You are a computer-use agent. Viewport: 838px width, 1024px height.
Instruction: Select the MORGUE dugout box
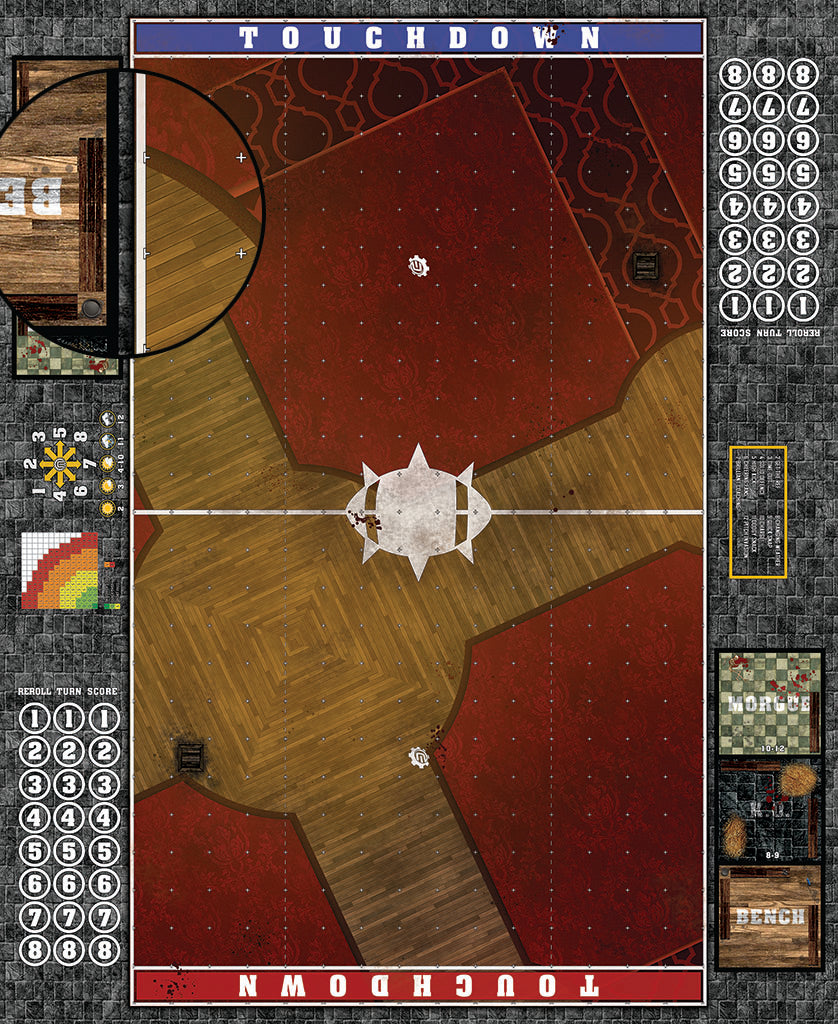tap(769, 702)
